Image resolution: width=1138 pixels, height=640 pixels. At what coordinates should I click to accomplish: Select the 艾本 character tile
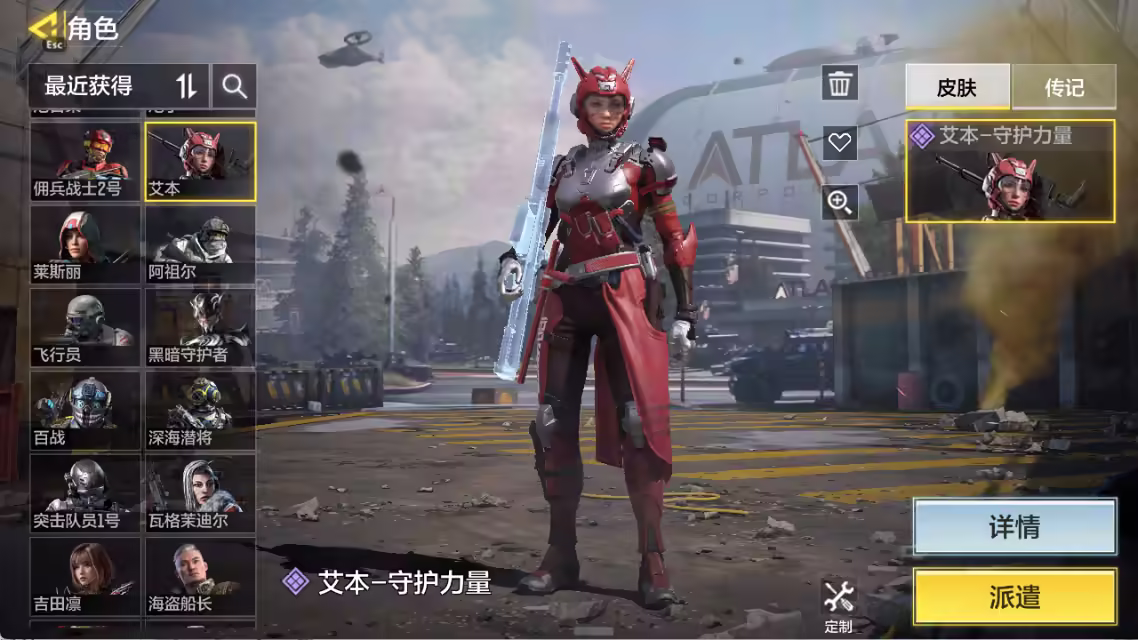[200, 161]
